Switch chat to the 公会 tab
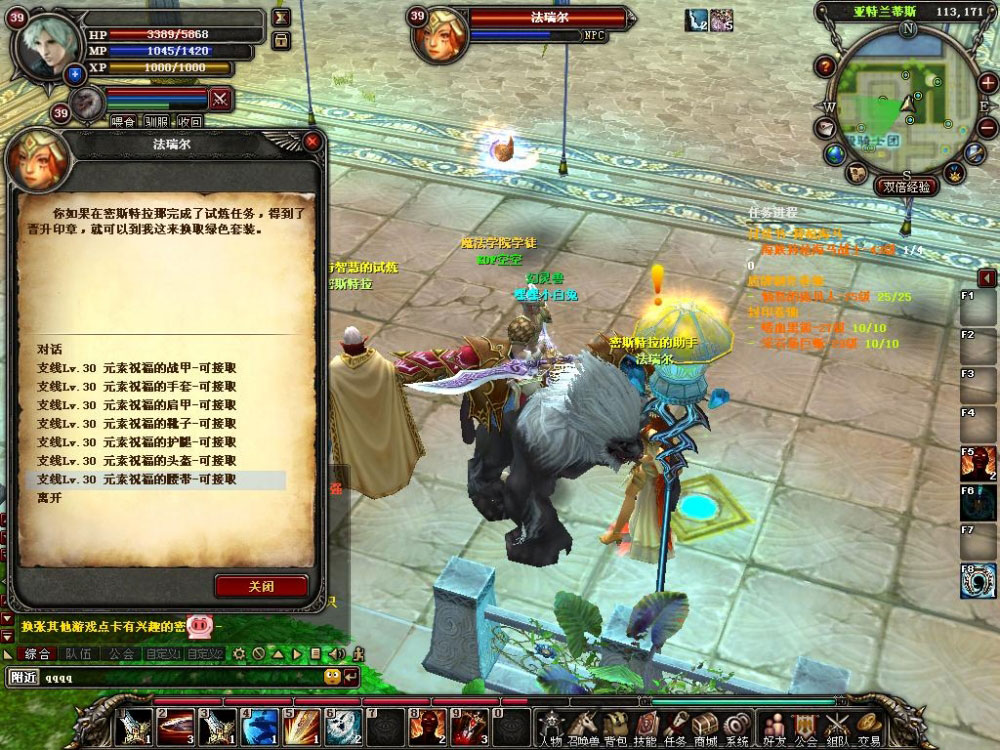The height and width of the screenshot is (750, 1000). [122, 654]
